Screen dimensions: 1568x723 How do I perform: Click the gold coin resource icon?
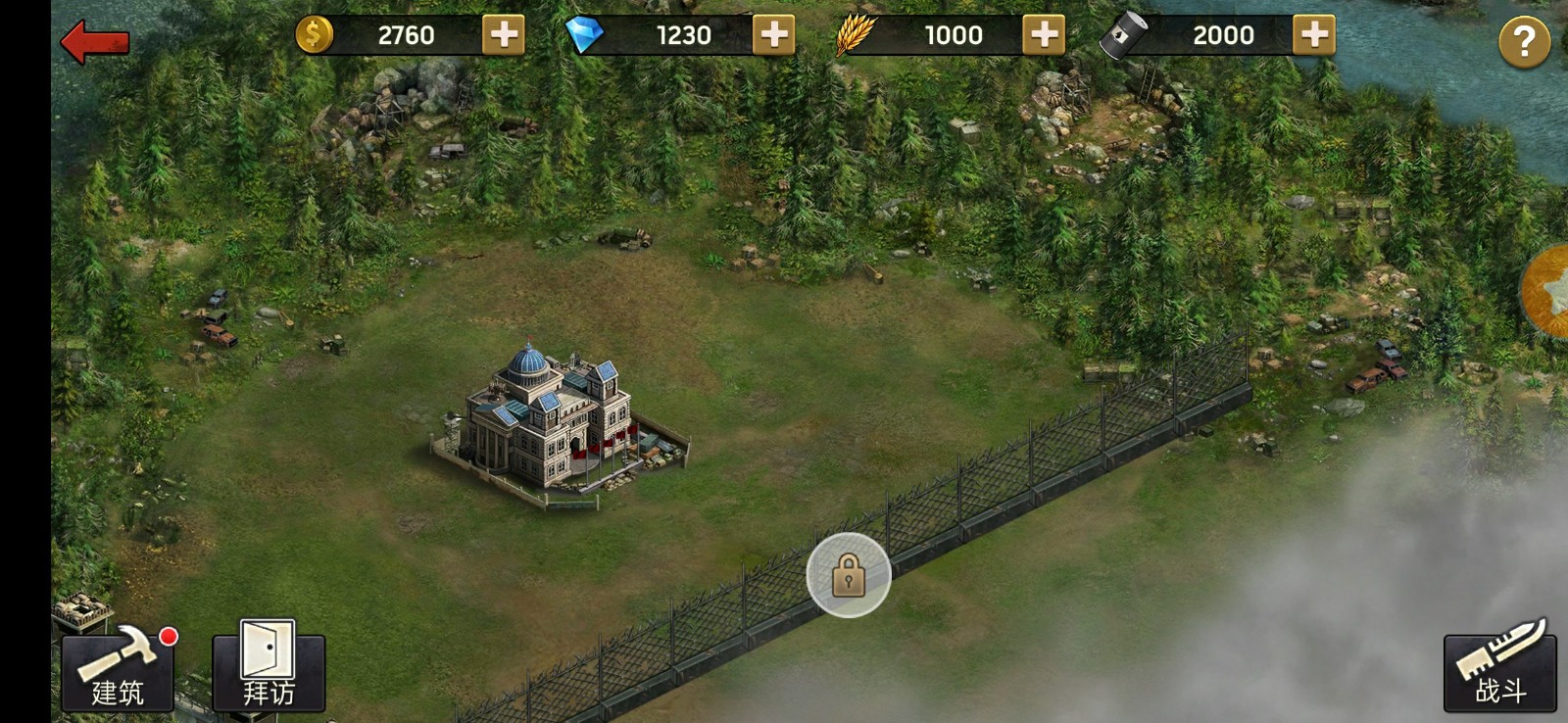314,34
